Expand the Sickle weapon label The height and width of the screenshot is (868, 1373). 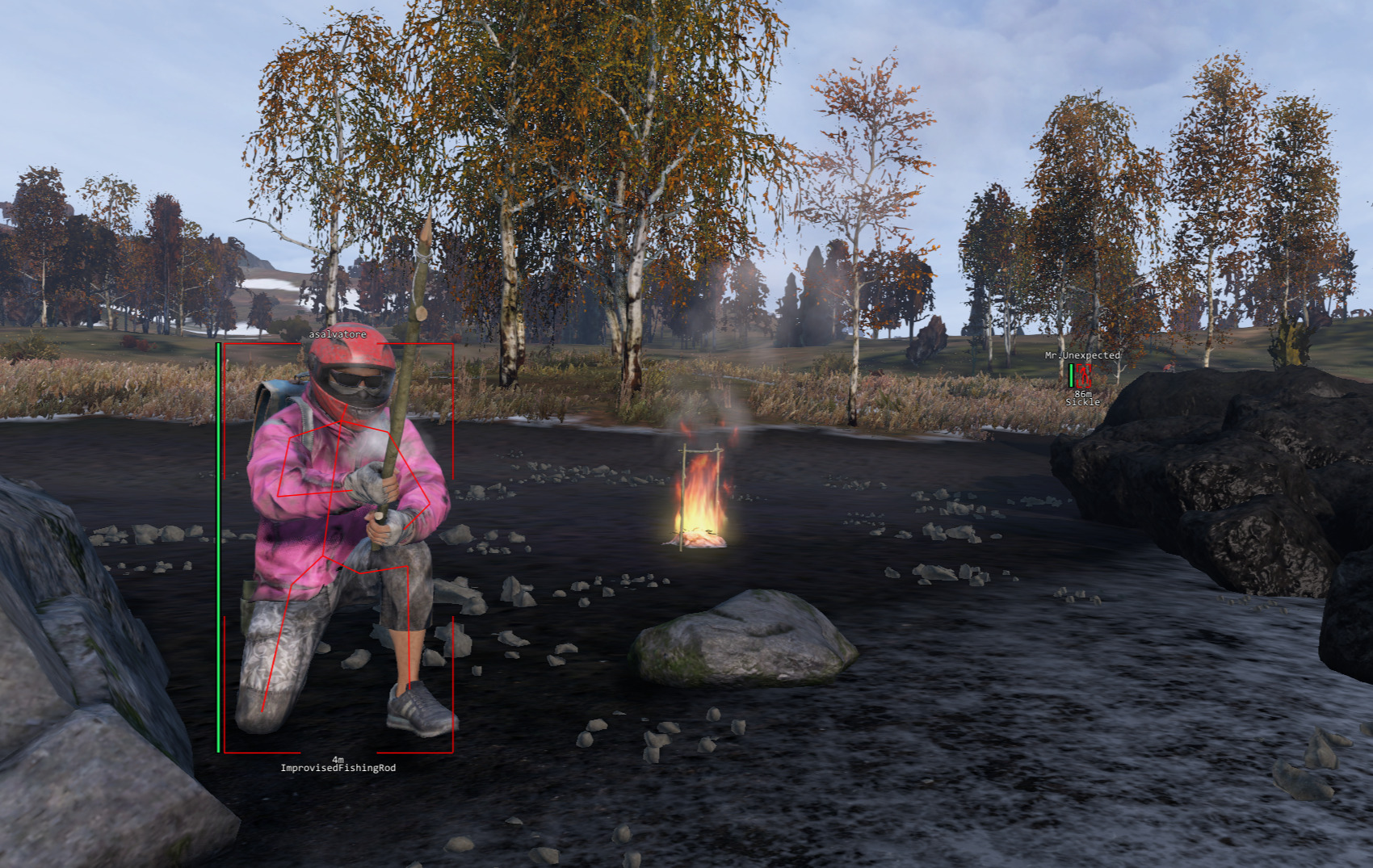tap(1083, 401)
